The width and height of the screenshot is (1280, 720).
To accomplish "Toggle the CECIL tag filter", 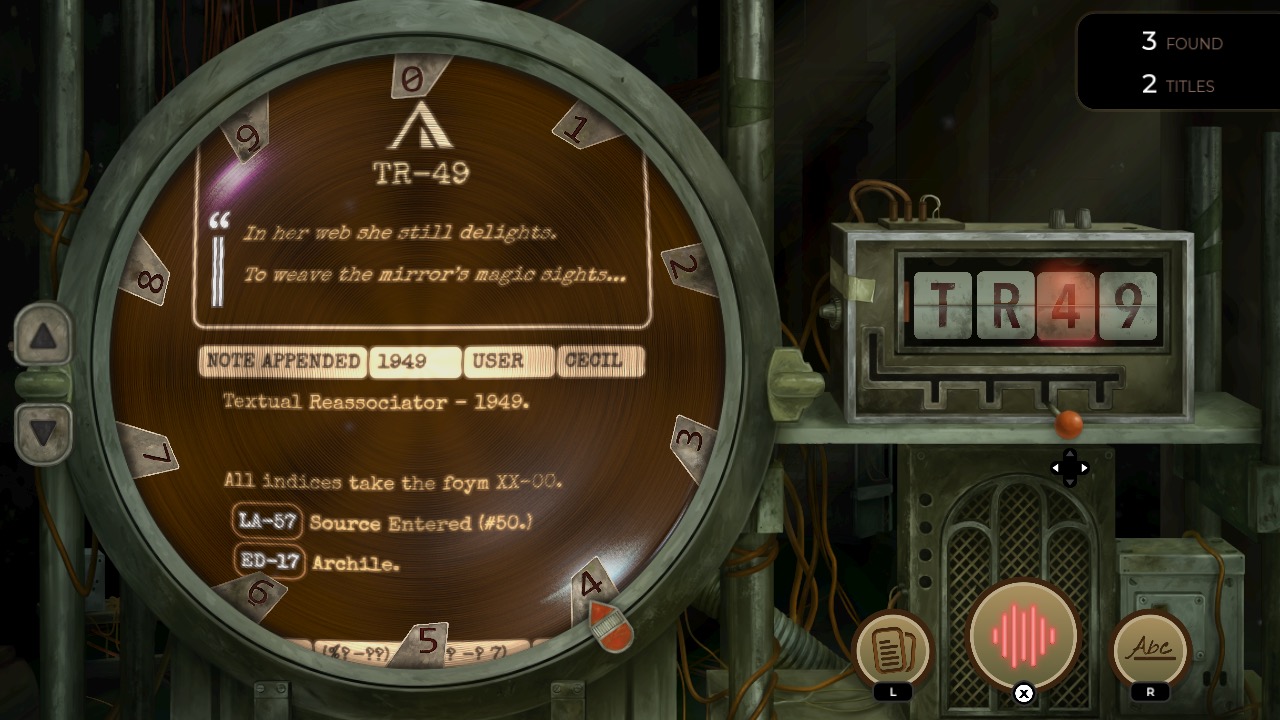I will 601,362.
